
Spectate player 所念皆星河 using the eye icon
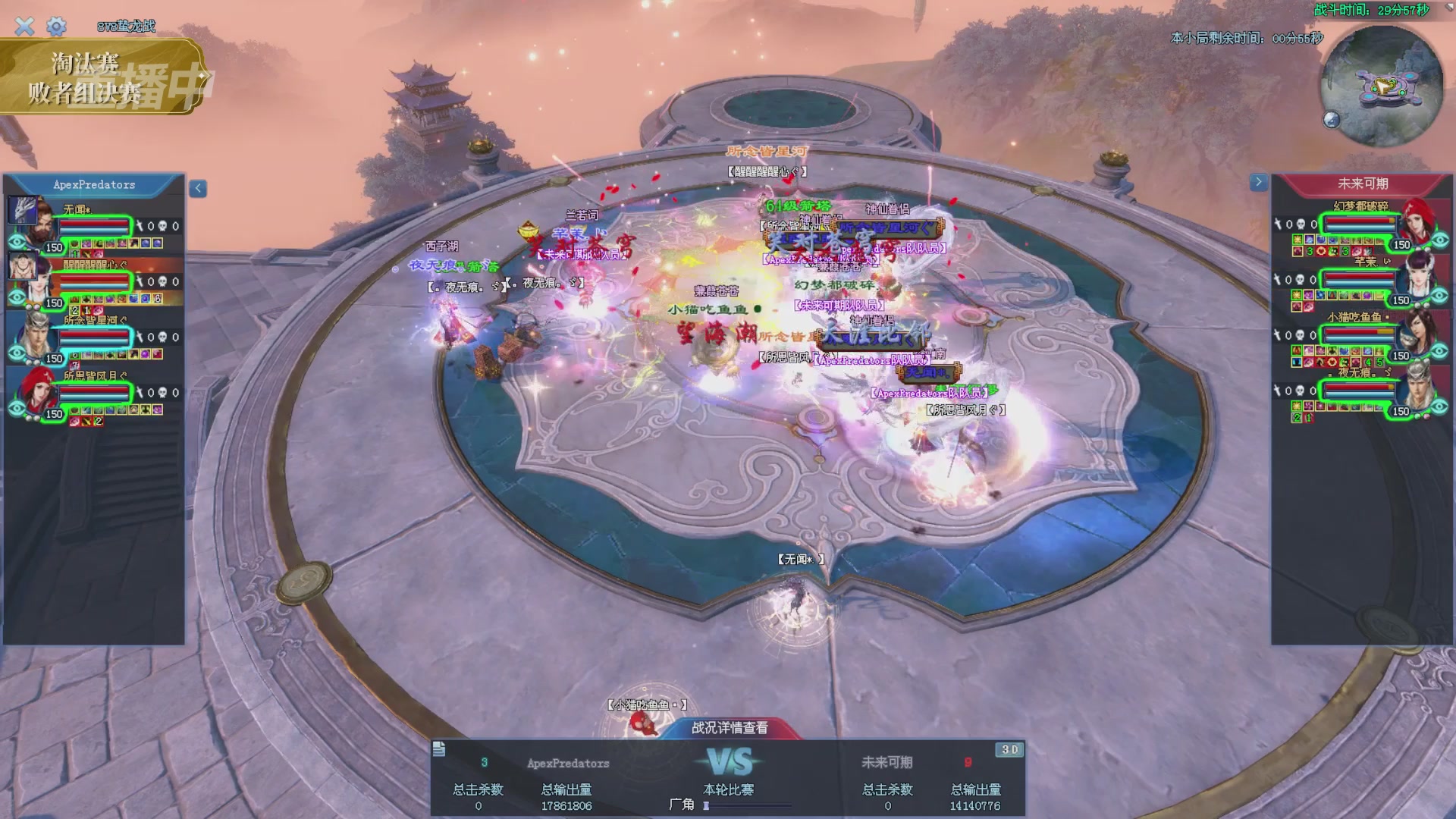17,353
